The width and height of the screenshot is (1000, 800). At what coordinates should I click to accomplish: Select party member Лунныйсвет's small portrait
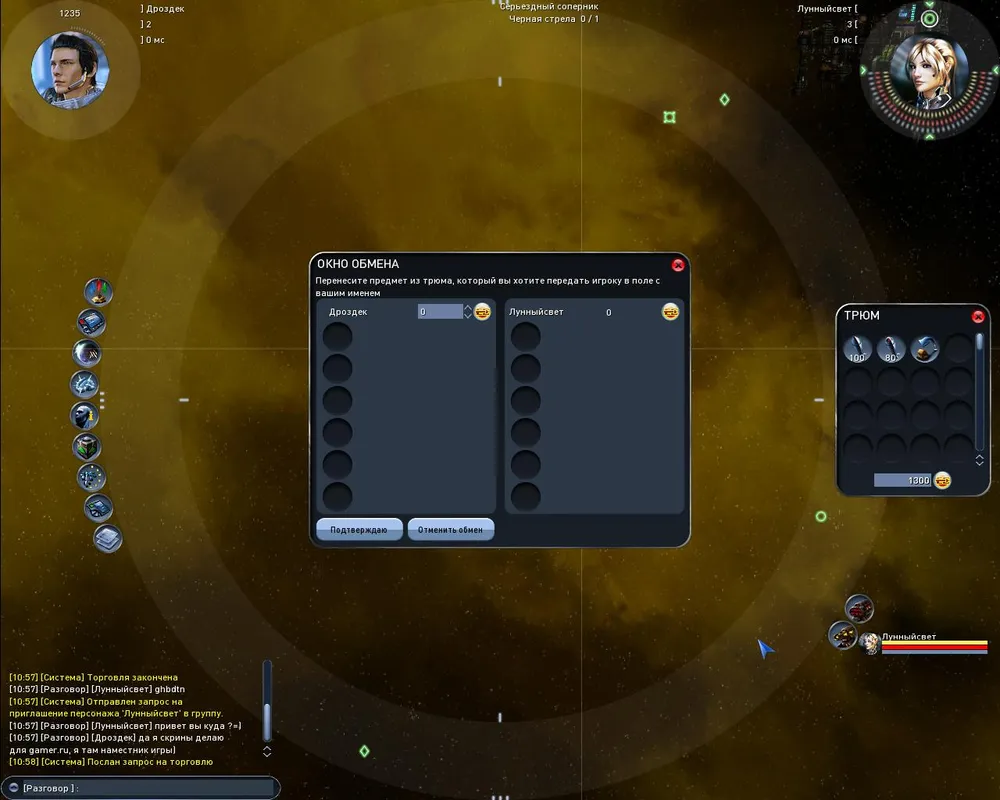[870, 643]
